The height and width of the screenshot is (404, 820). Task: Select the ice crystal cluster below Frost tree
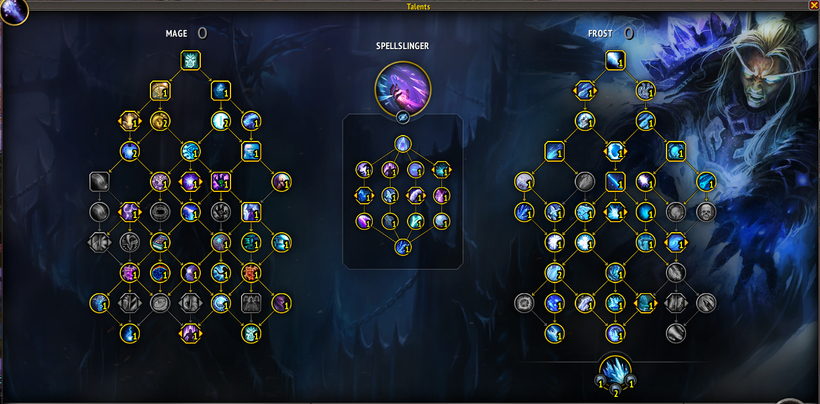click(x=615, y=371)
